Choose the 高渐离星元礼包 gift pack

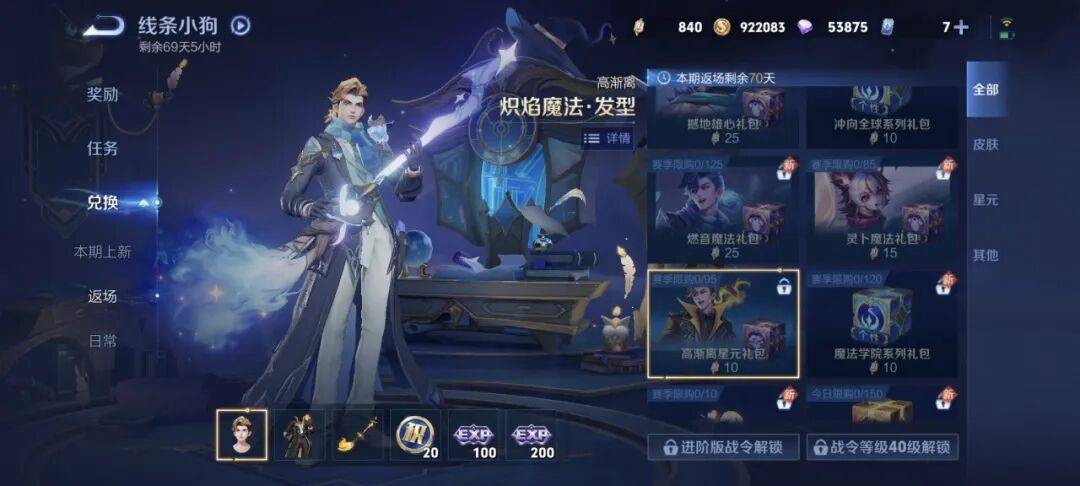click(723, 323)
